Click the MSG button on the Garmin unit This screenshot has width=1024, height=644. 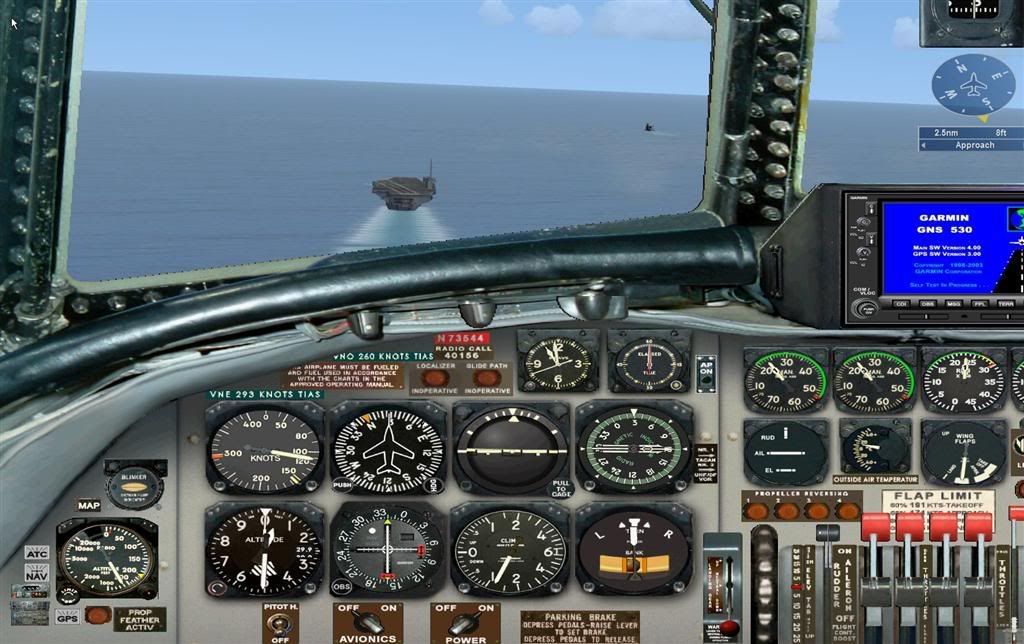click(x=954, y=303)
